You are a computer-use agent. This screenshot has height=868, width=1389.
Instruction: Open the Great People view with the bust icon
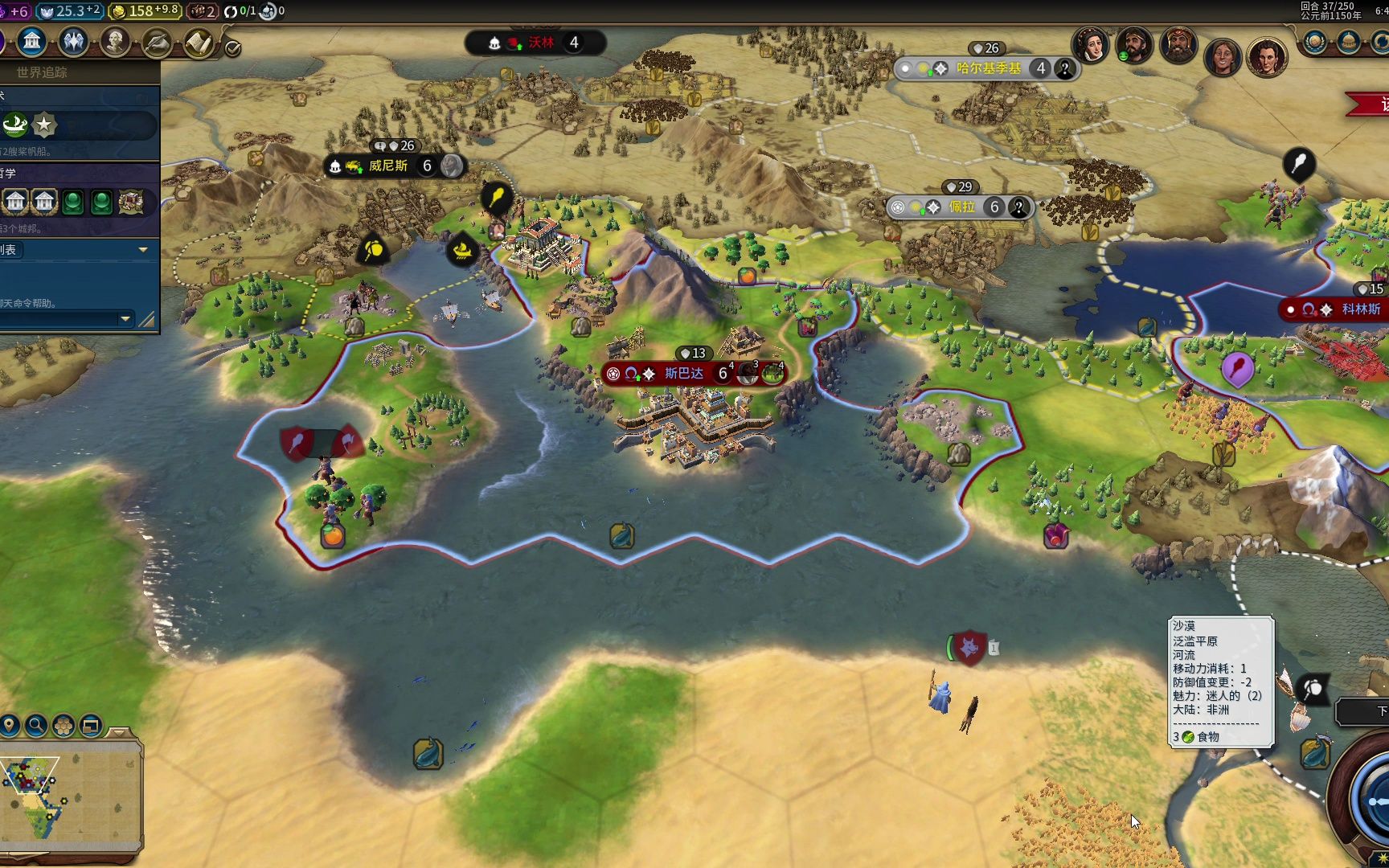pos(116,41)
